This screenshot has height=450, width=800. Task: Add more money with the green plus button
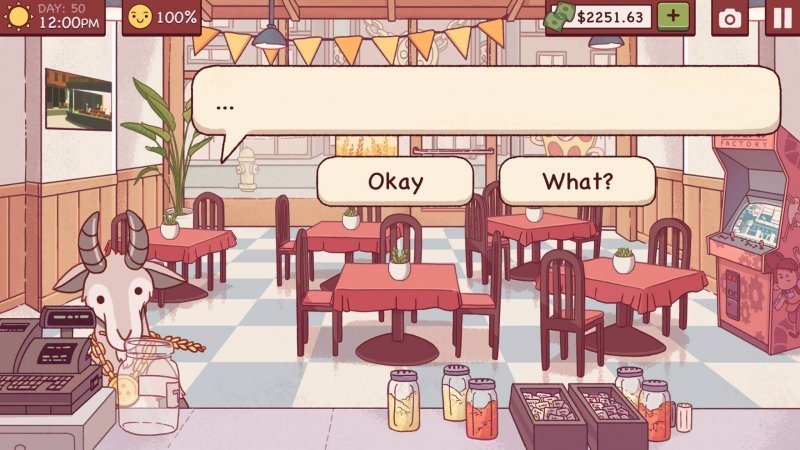(673, 17)
